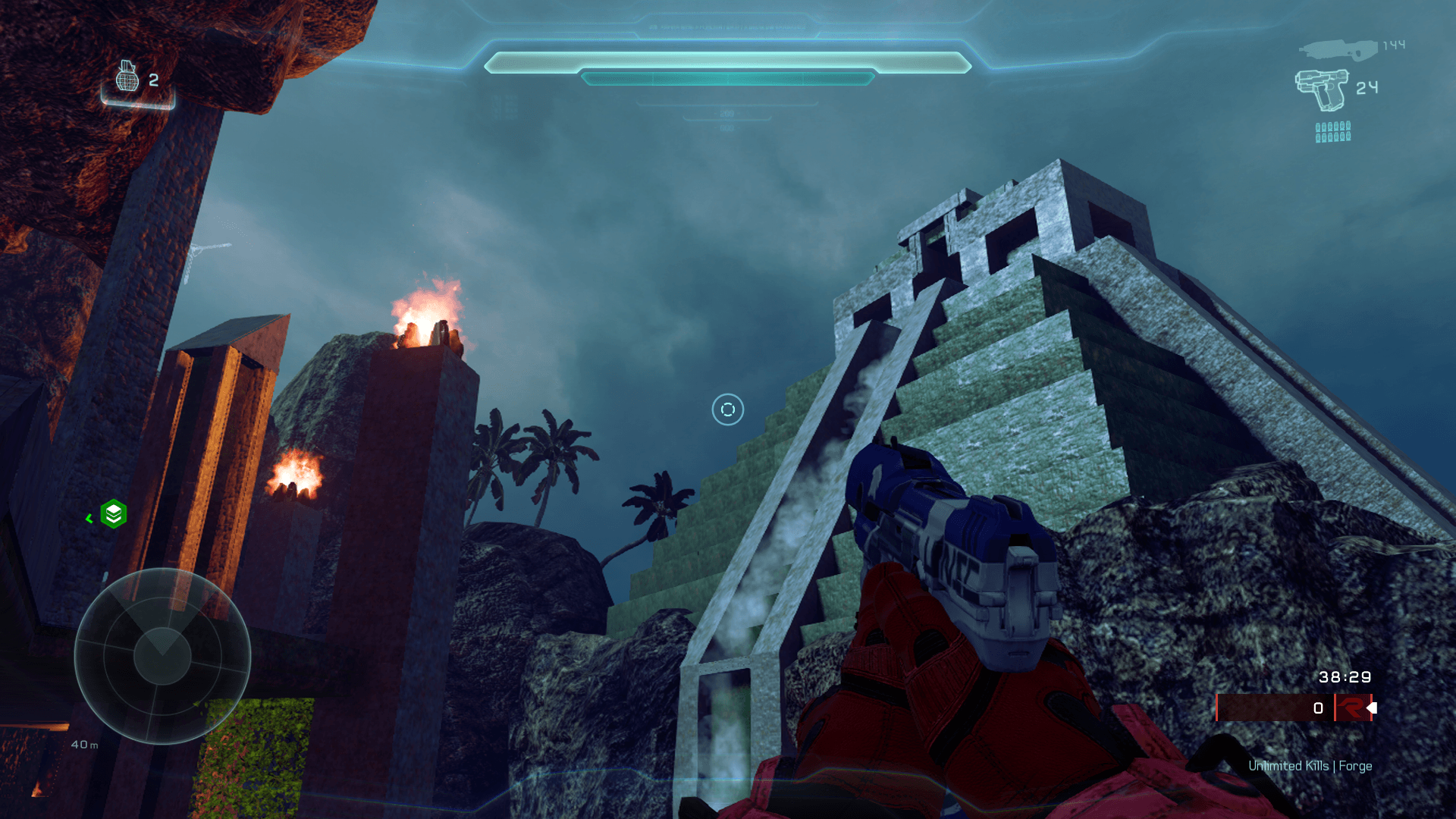Select the green hexagon waypoint marker
This screenshot has height=819, width=1456.
(114, 514)
